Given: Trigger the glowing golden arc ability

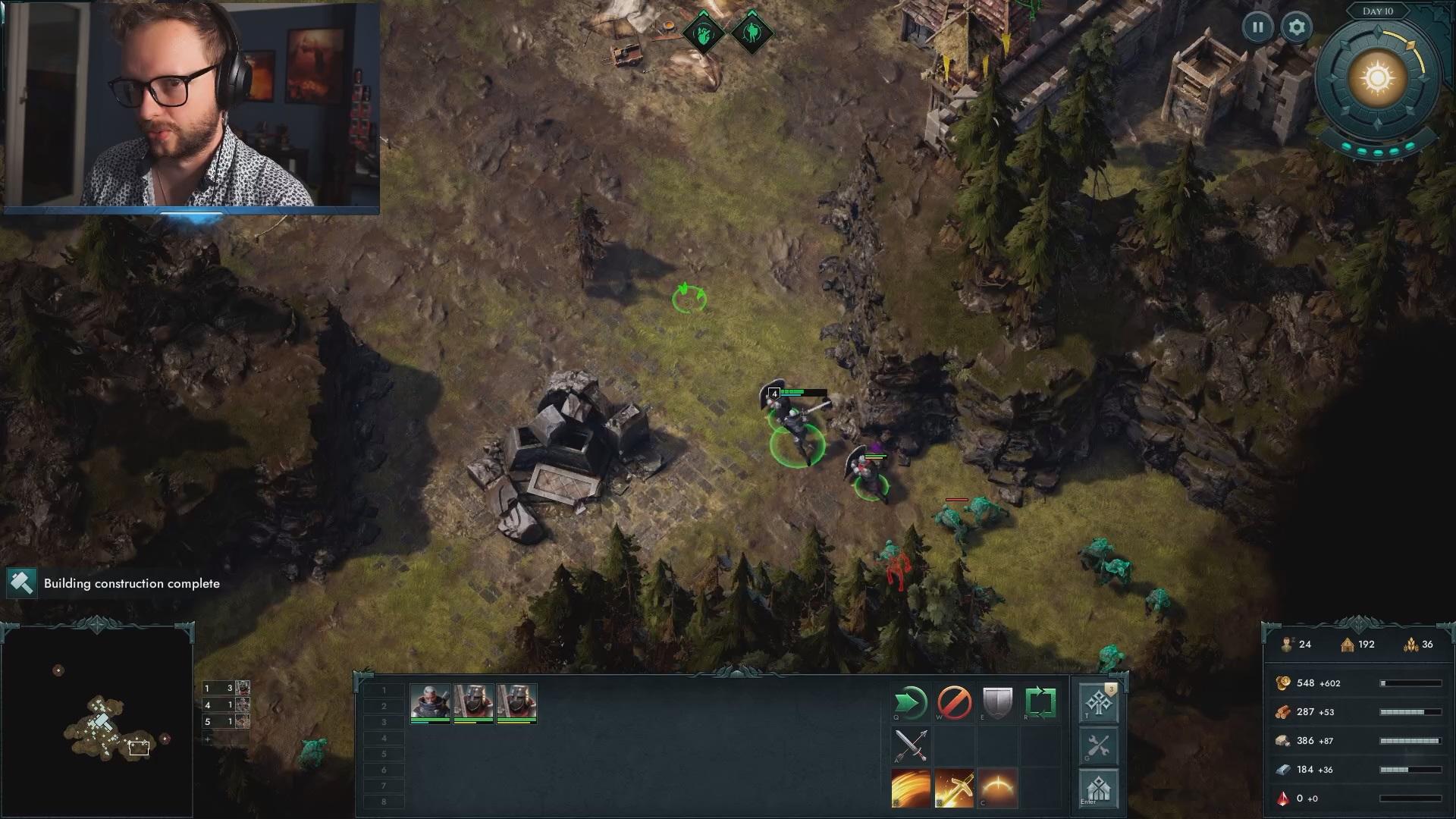Looking at the screenshot, I should [997, 788].
